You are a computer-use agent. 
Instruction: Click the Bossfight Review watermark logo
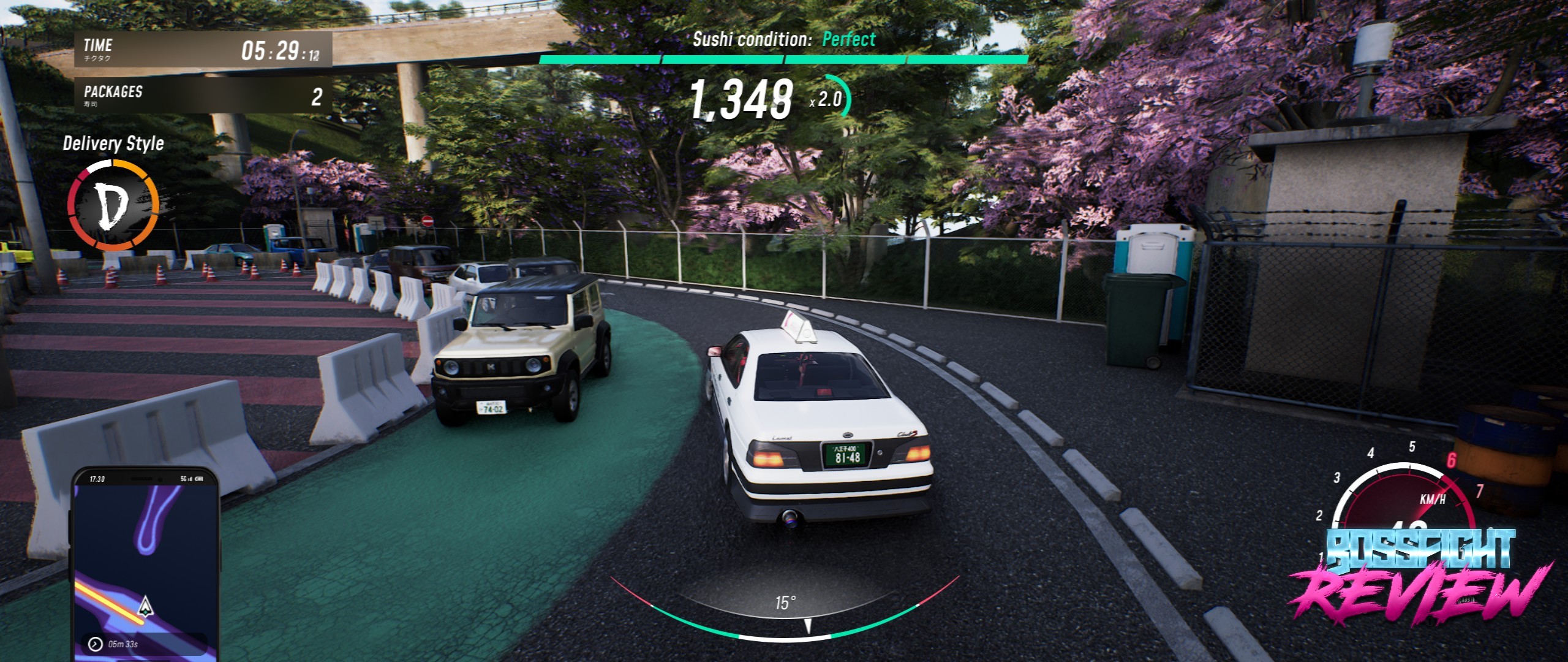pyautogui.click(x=1420, y=577)
